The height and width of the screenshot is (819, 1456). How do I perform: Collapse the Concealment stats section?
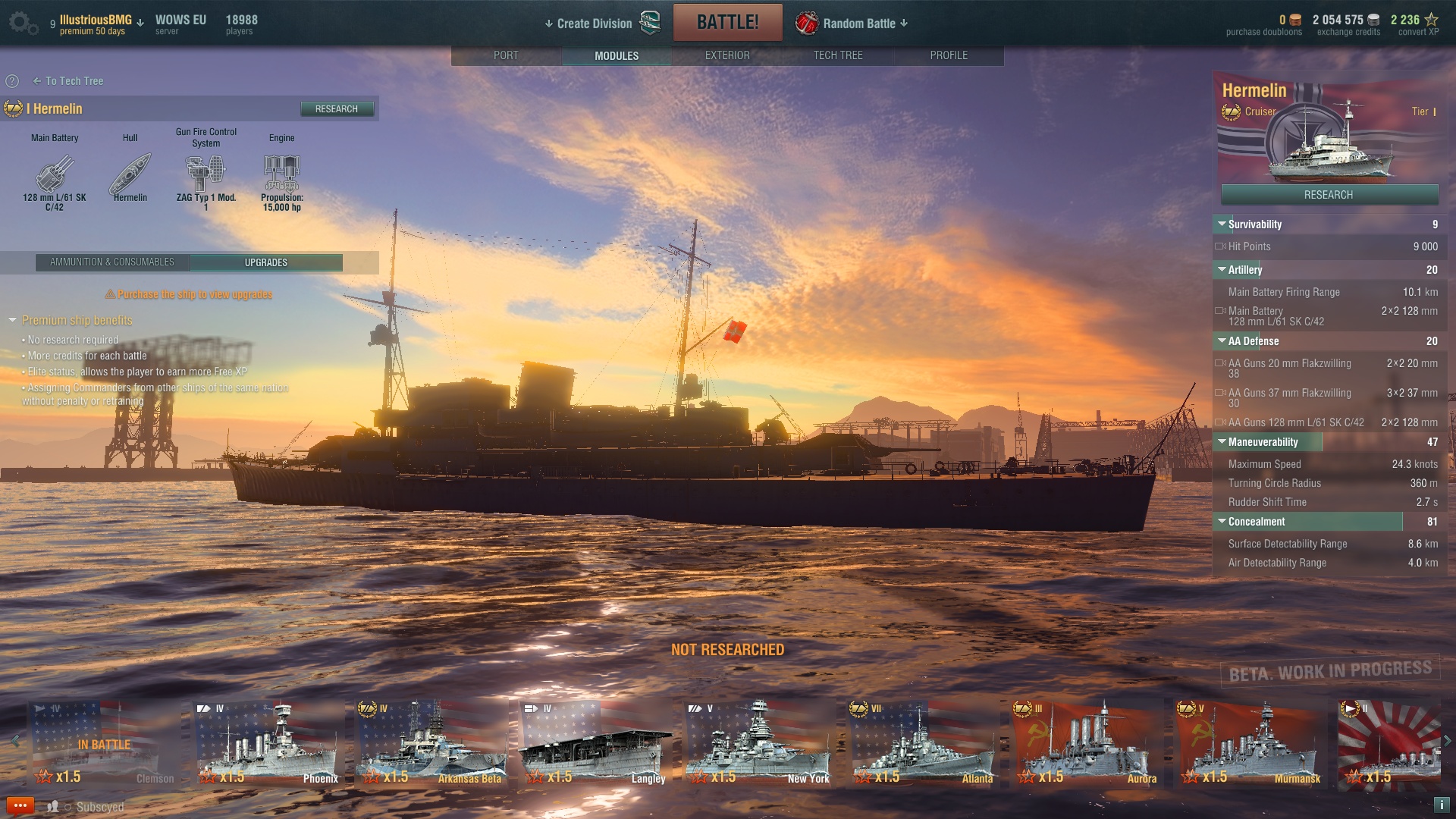1222,522
